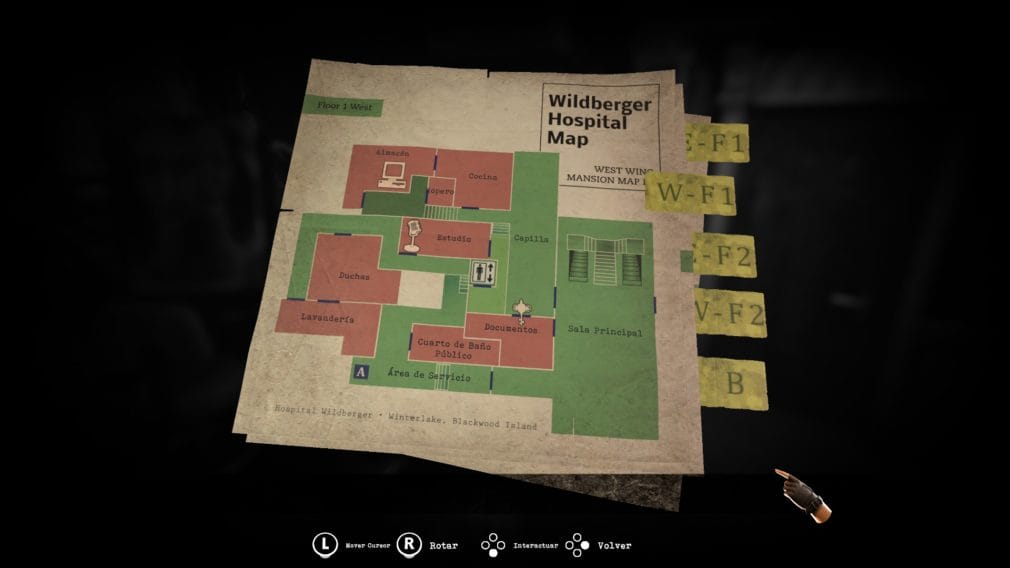Switch to the W-F2 floor tab
The height and width of the screenshot is (568, 1010).
(x=729, y=316)
